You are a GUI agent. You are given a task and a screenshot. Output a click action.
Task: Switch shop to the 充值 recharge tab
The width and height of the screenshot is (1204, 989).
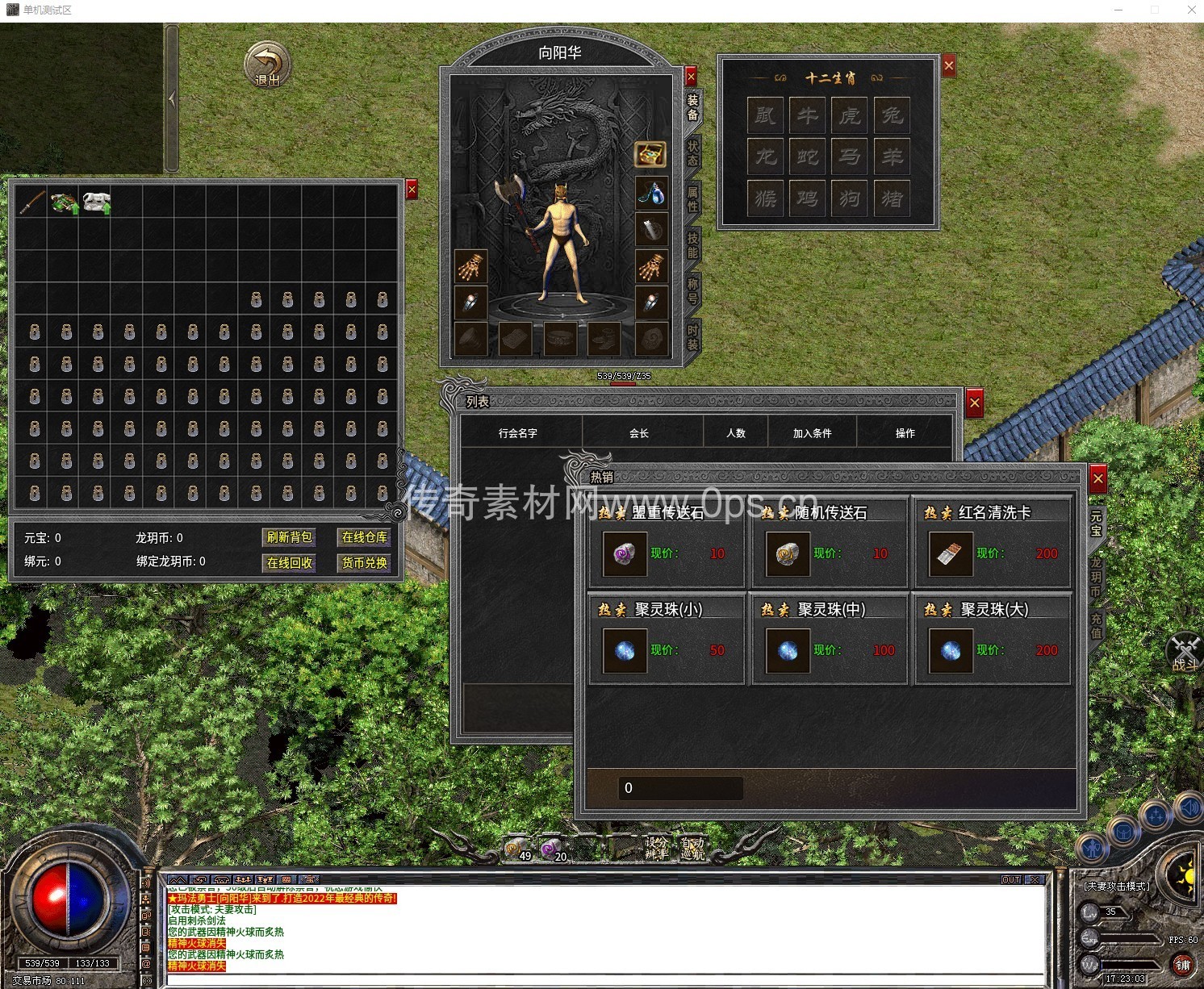(1096, 626)
